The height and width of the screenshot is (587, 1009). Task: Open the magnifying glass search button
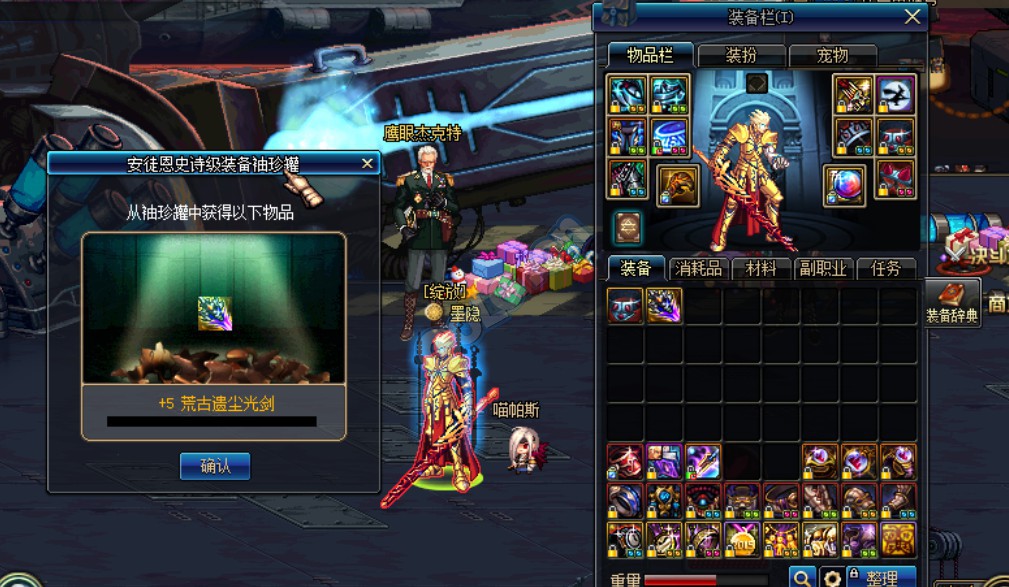tap(802, 577)
